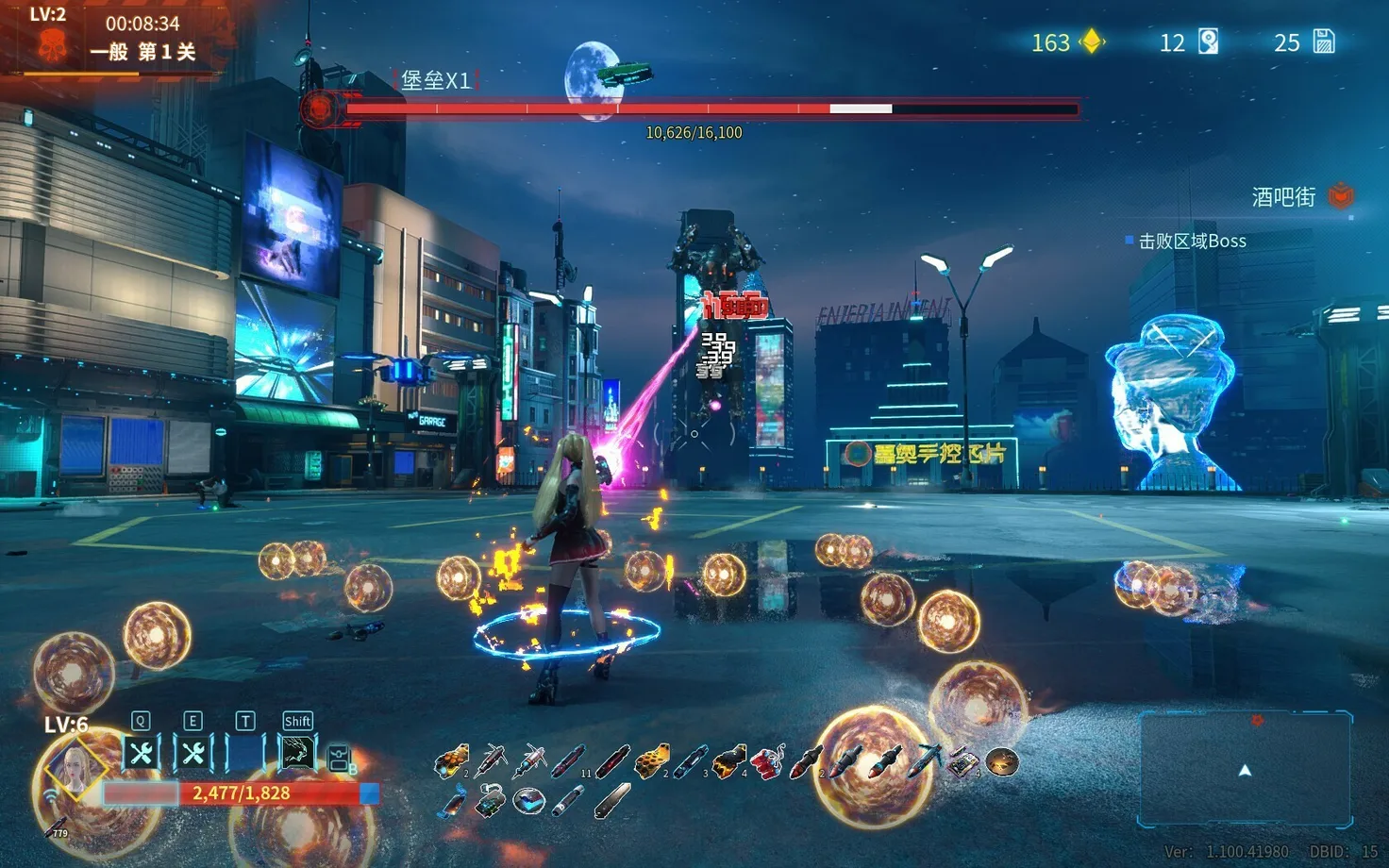This screenshot has width=1389, height=868.
Task: Click the gold diamond currency icon
Action: click(x=1092, y=42)
